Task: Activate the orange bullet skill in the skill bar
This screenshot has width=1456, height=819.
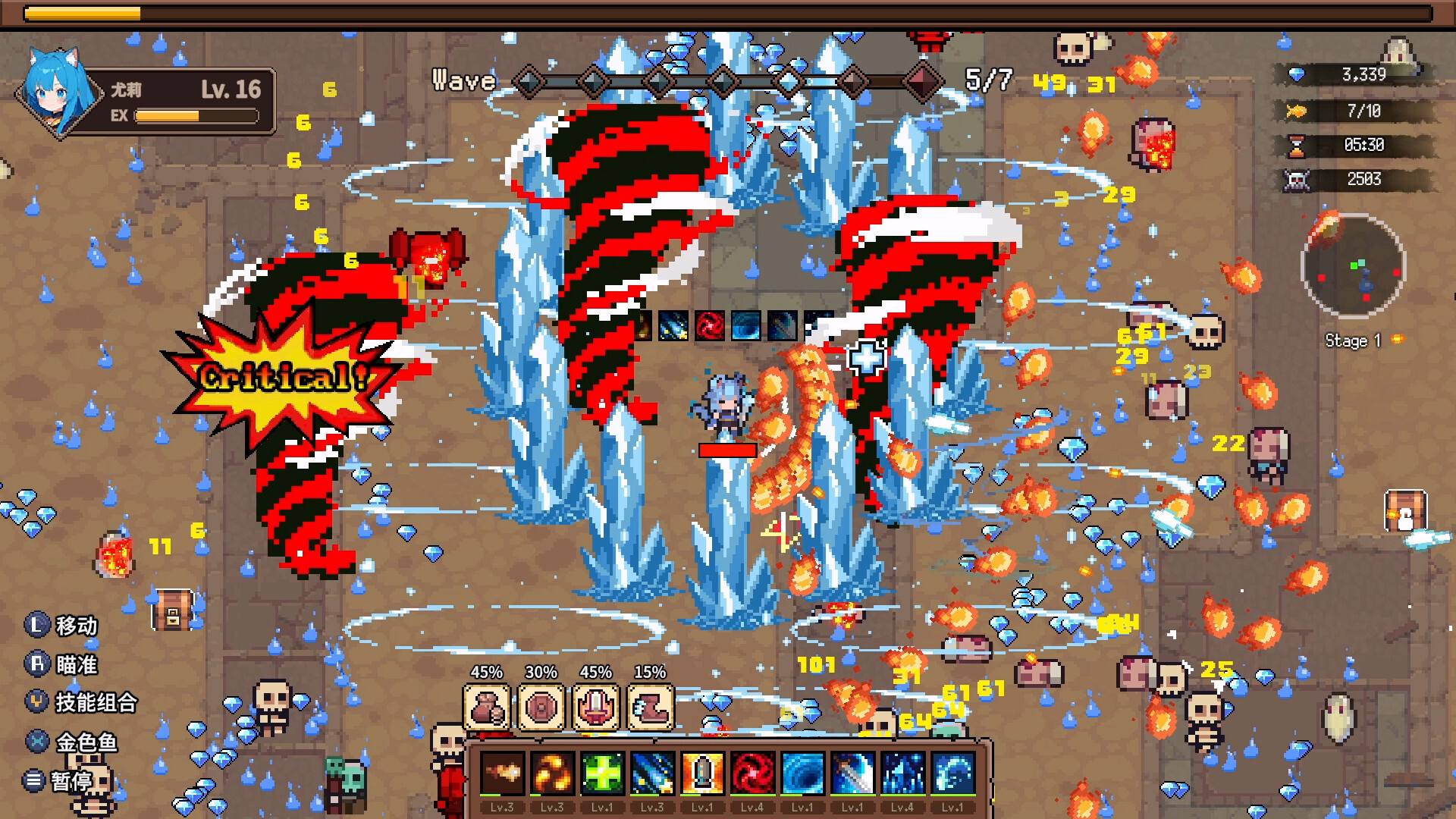Action: pyautogui.click(x=702, y=773)
